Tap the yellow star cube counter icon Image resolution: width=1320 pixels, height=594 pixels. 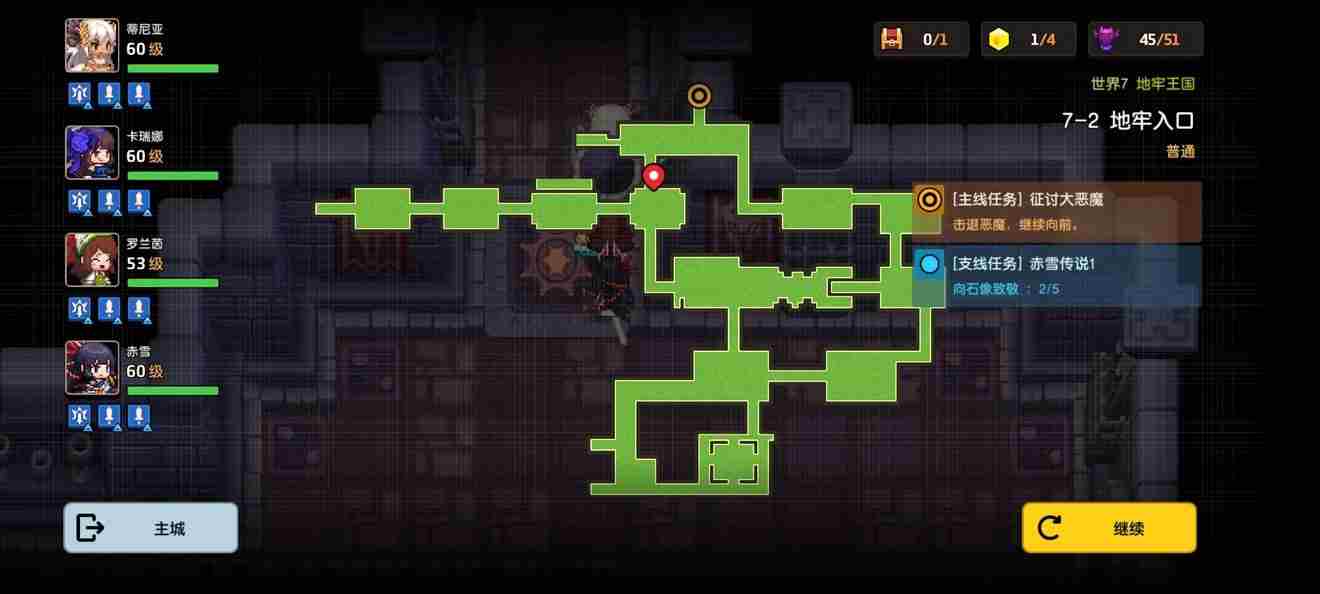pyautogui.click(x=998, y=39)
